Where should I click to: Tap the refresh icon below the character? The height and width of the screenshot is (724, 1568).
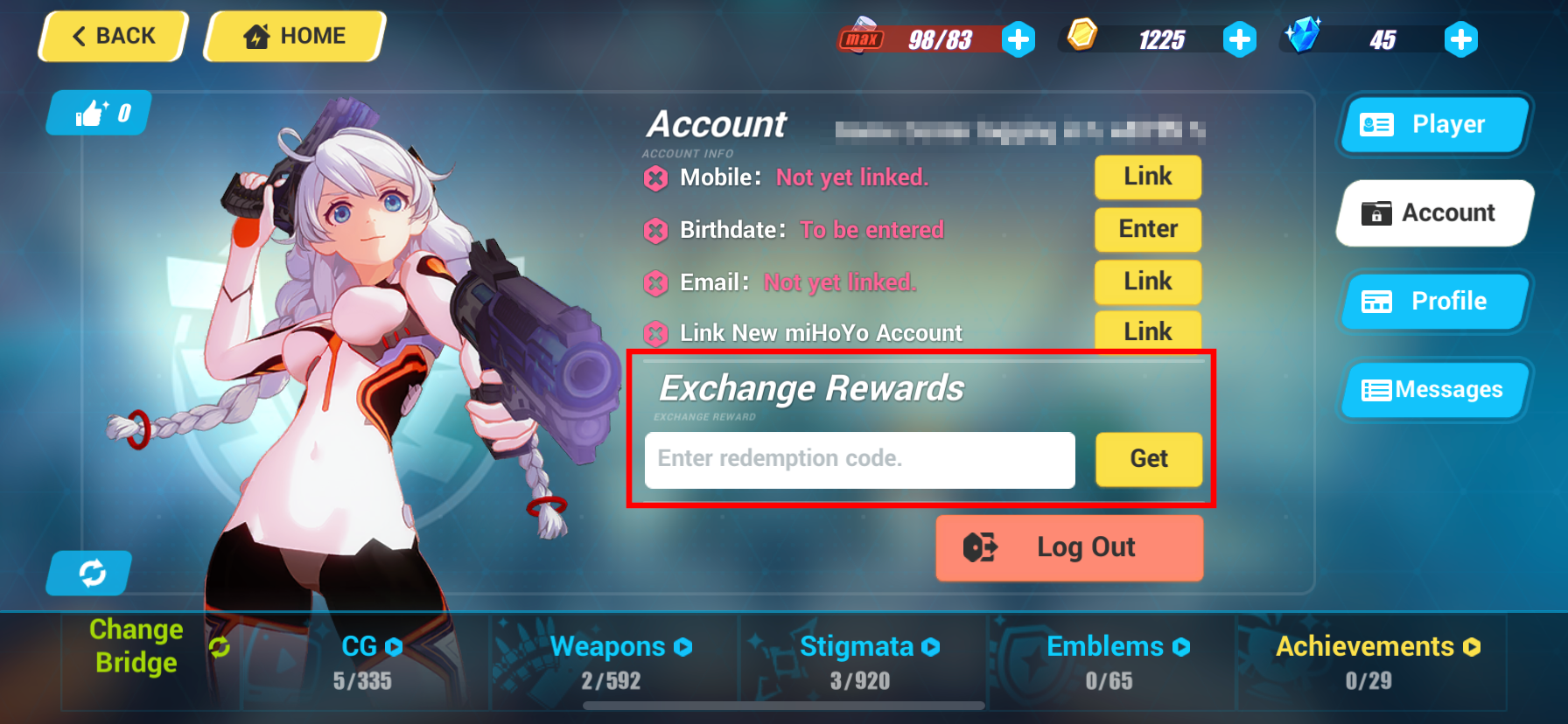(88, 573)
